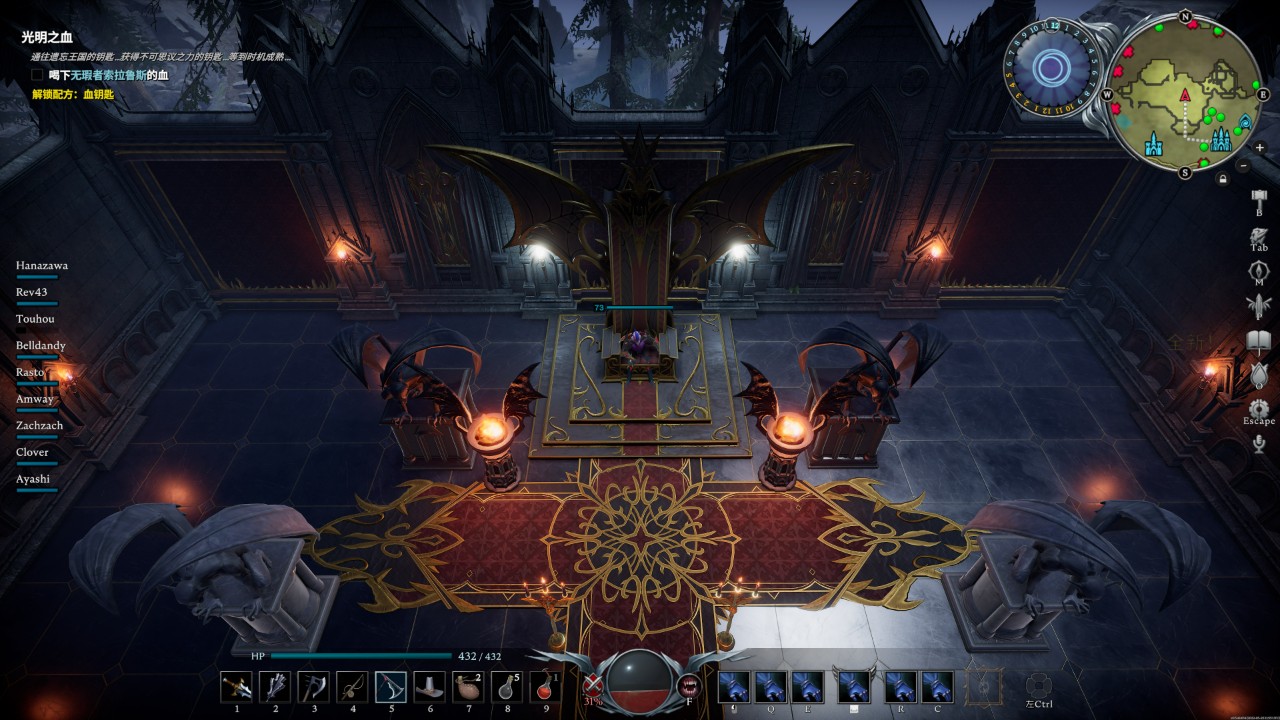This screenshot has width=1280, height=720.
Task: Click the day-night clock dial
Action: (1052, 68)
